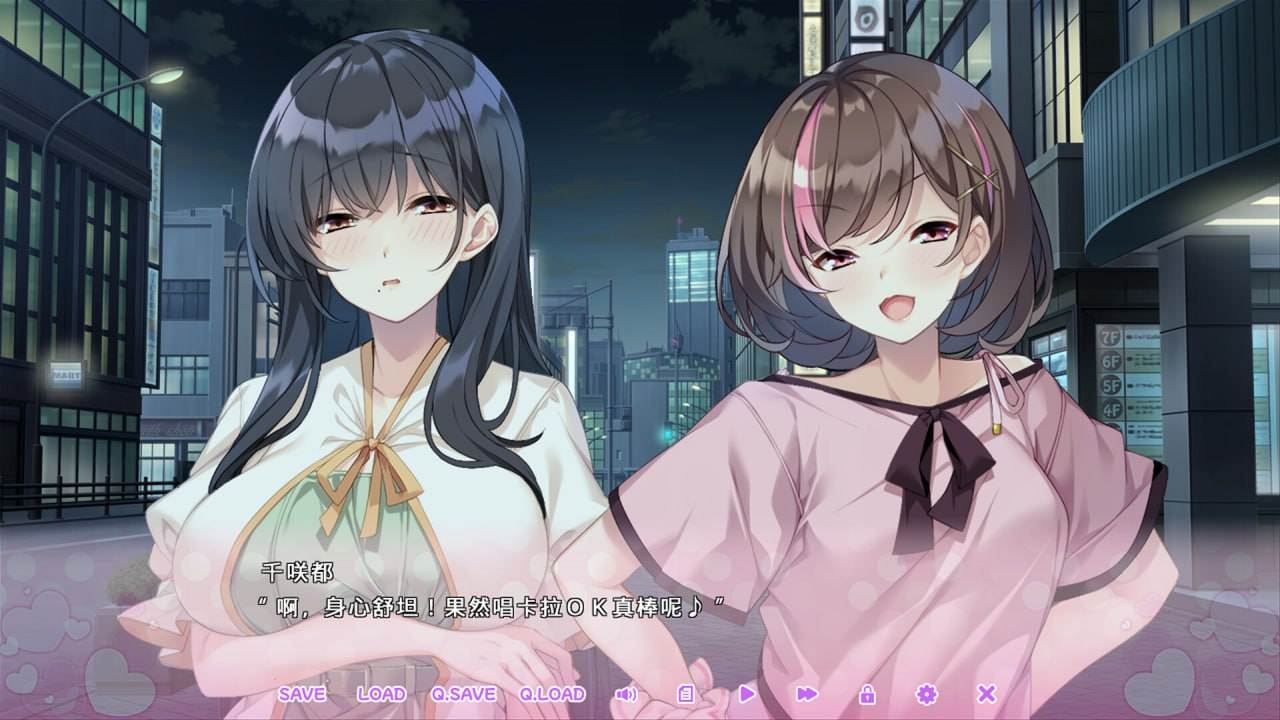Open the LOAD screen

383,693
